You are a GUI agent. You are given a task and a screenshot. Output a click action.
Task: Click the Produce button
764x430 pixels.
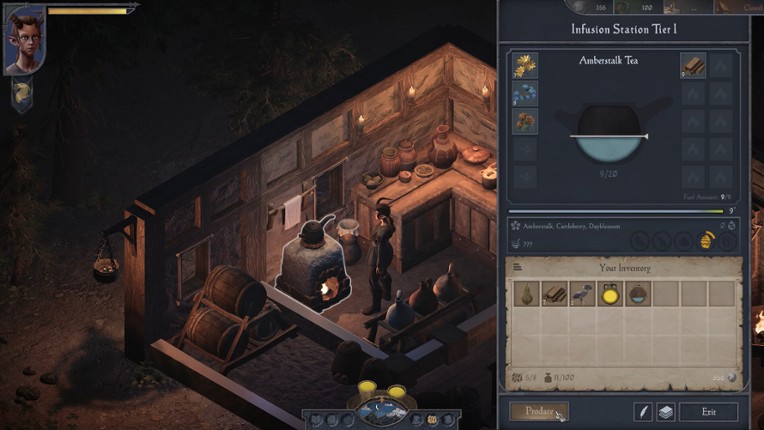(539, 411)
